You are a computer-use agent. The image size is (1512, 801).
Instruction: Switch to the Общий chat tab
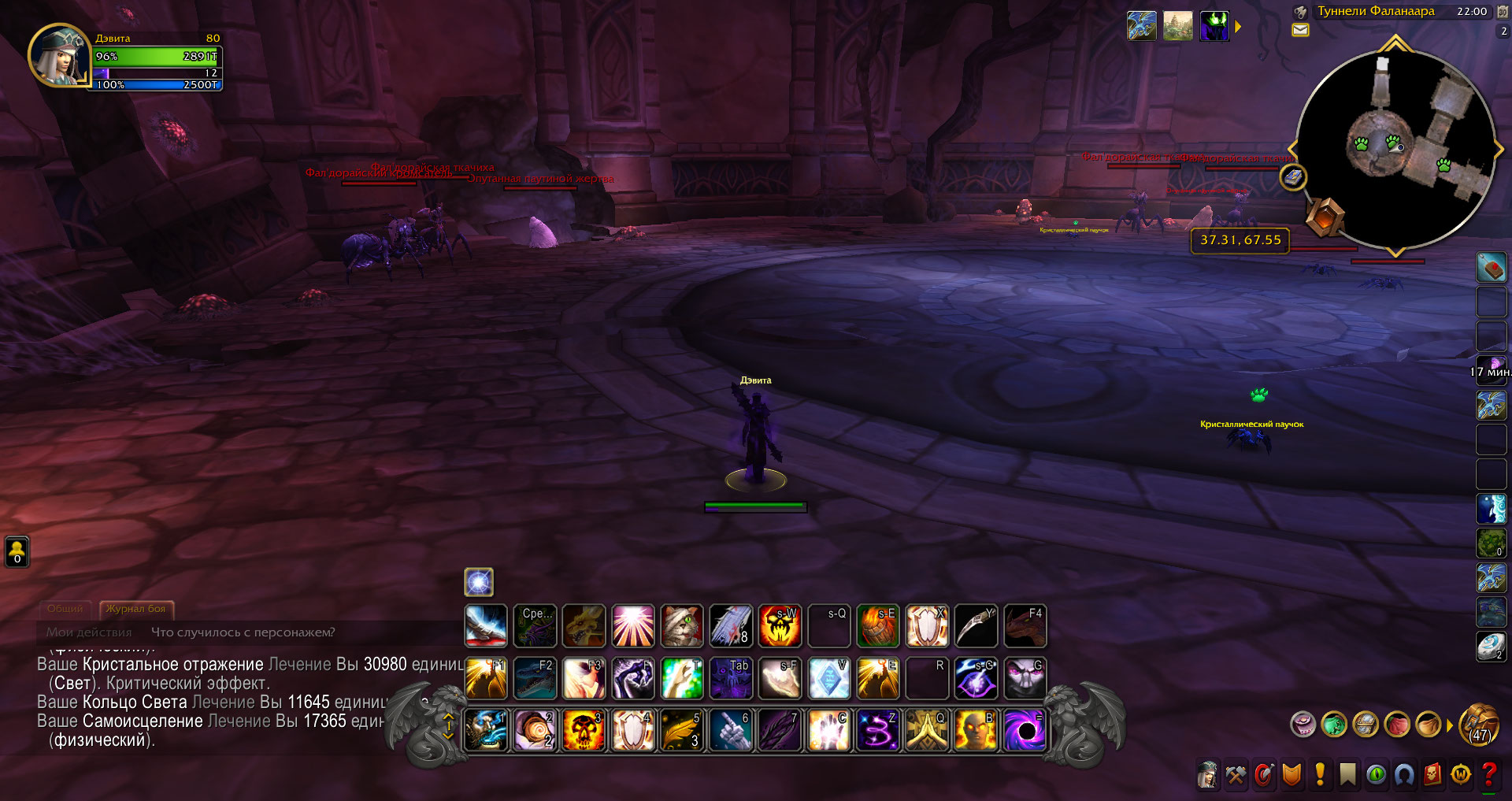(x=65, y=609)
